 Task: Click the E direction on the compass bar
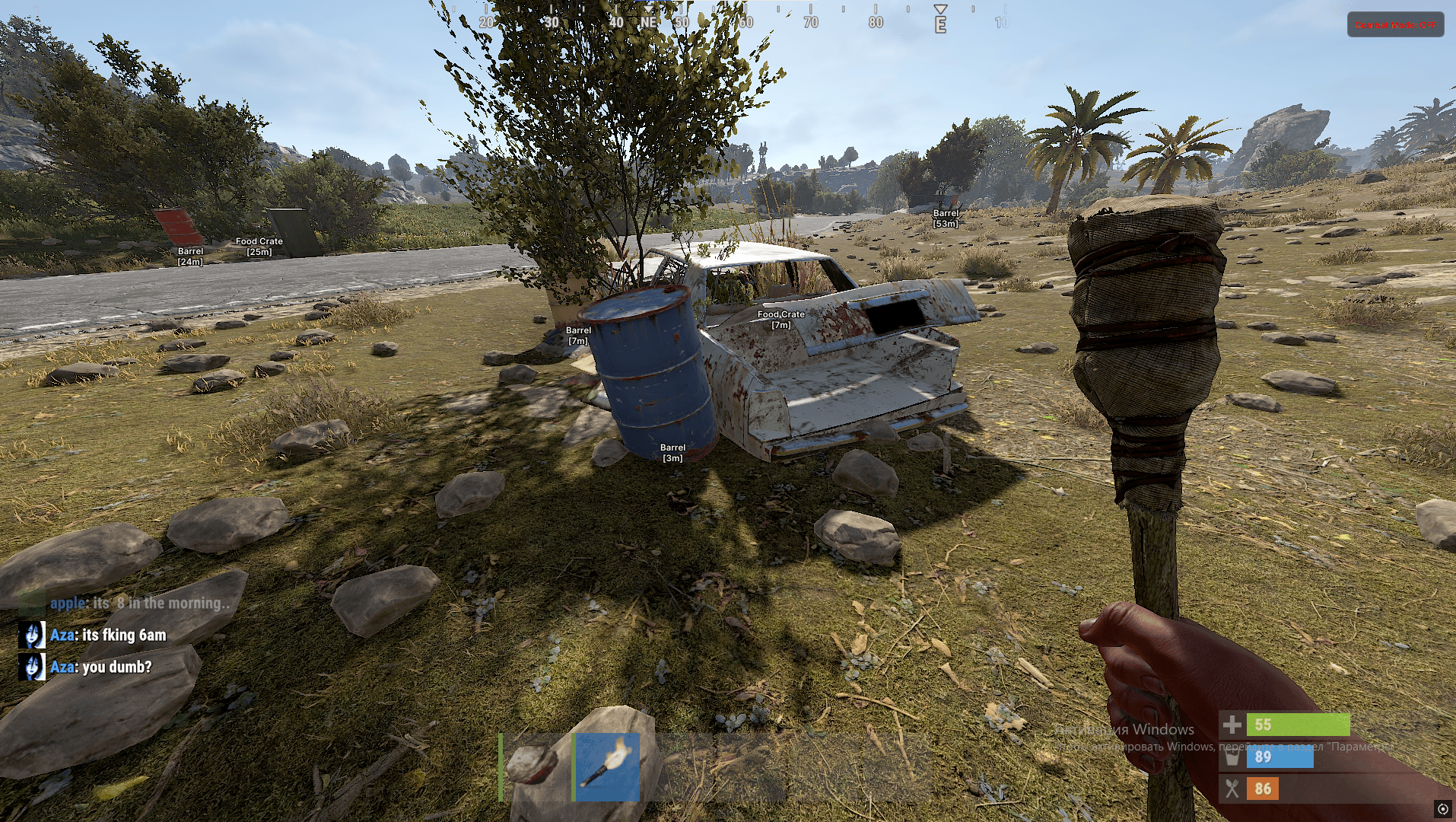[940, 24]
